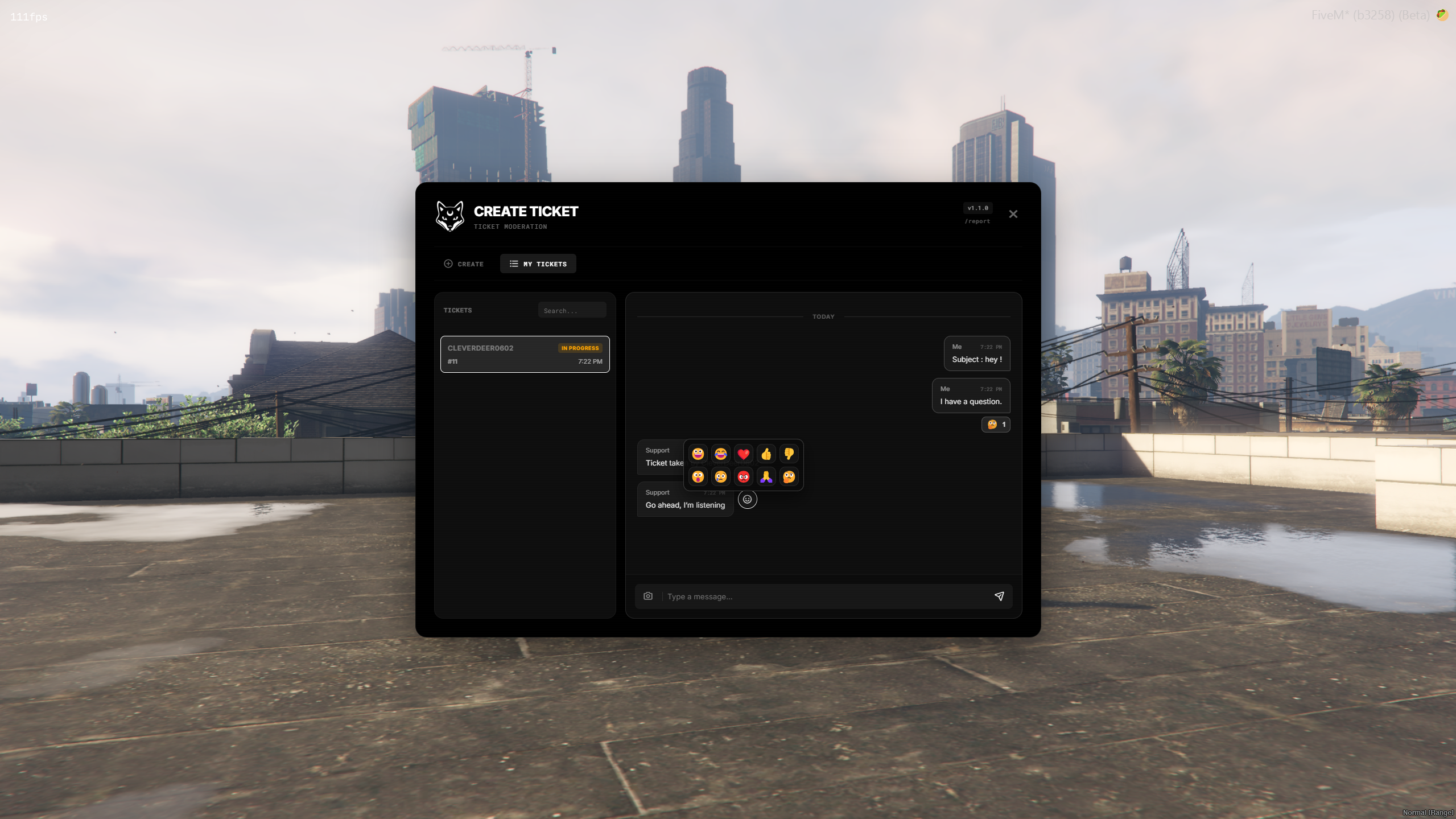
Task: React with the angry red face
Action: tap(743, 476)
